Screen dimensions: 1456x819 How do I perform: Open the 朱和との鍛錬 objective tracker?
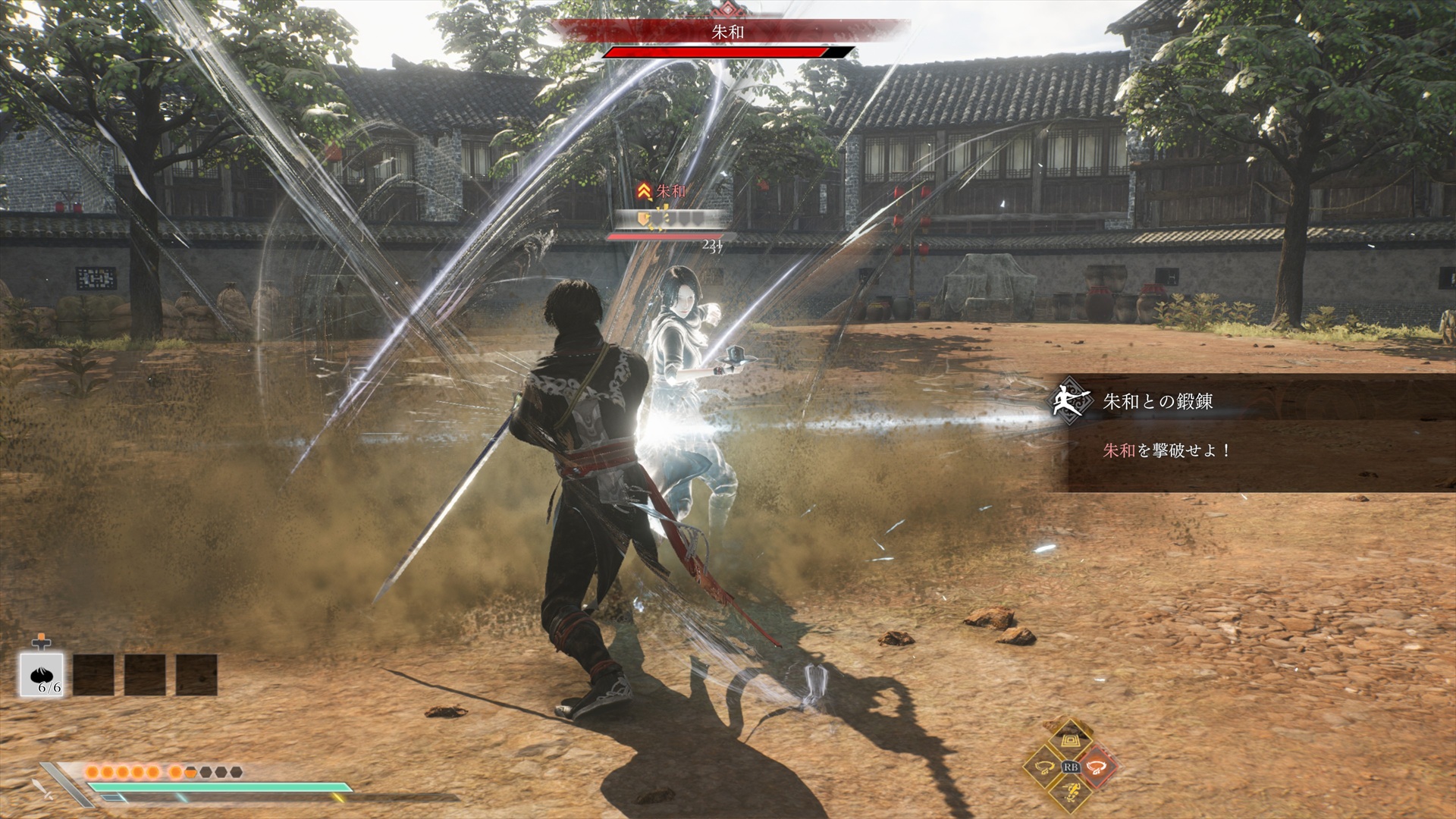(1157, 401)
